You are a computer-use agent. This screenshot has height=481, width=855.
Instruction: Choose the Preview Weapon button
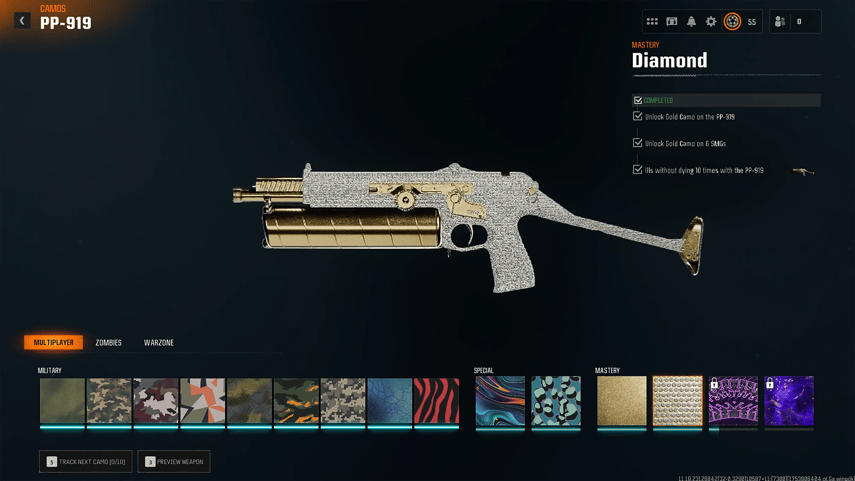pos(174,462)
